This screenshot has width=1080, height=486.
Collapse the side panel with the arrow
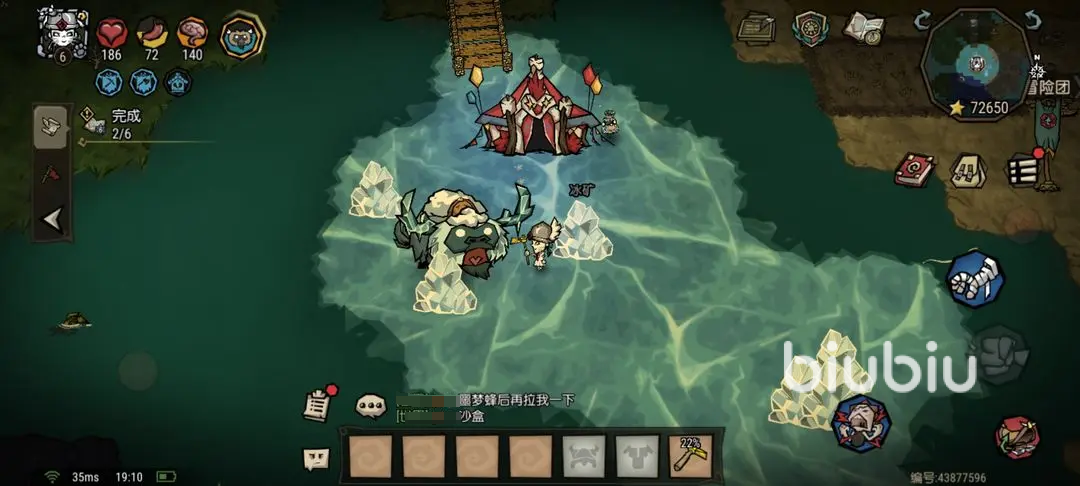pos(51,220)
